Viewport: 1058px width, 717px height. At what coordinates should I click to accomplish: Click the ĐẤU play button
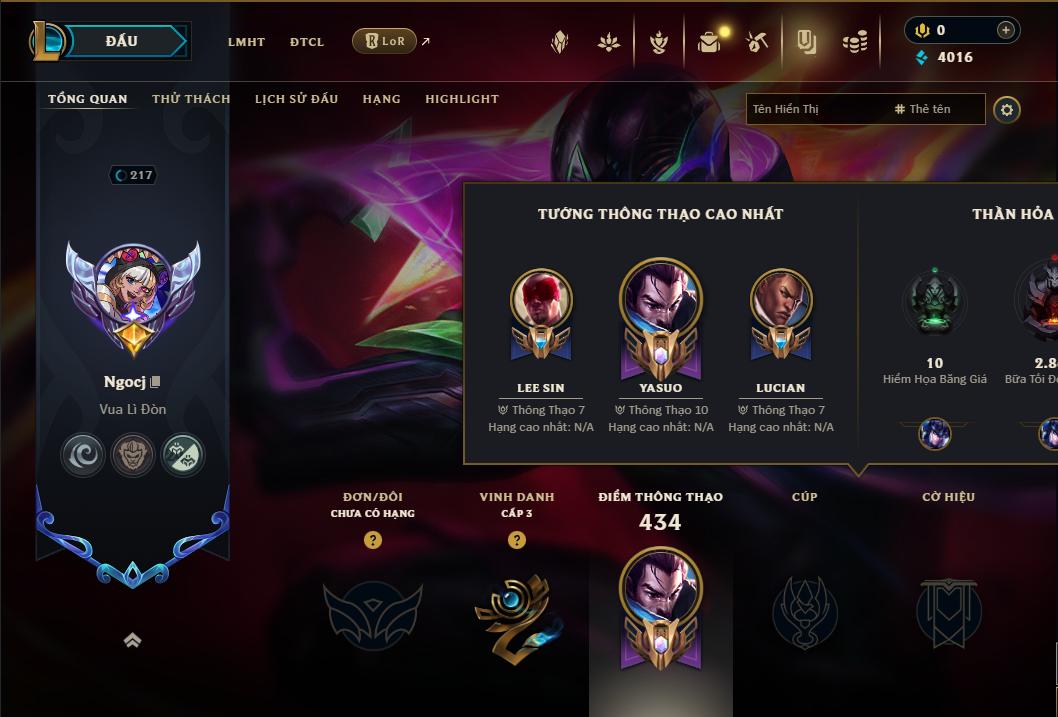click(122, 41)
